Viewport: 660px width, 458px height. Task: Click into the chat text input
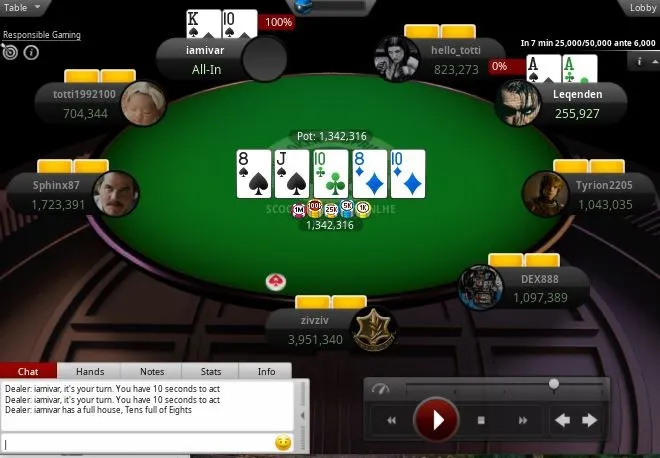tap(138, 443)
